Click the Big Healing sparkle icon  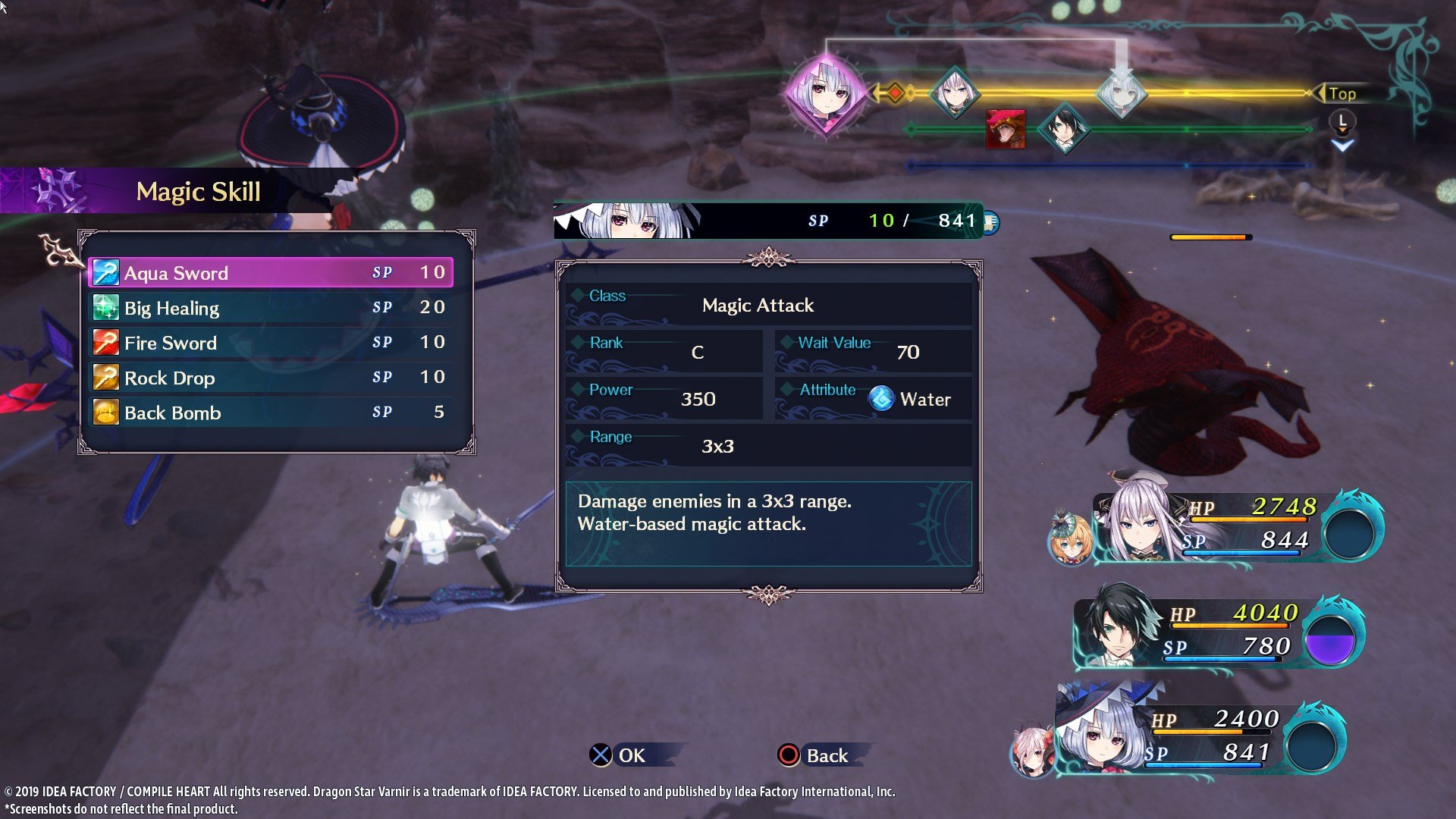pyautogui.click(x=106, y=306)
